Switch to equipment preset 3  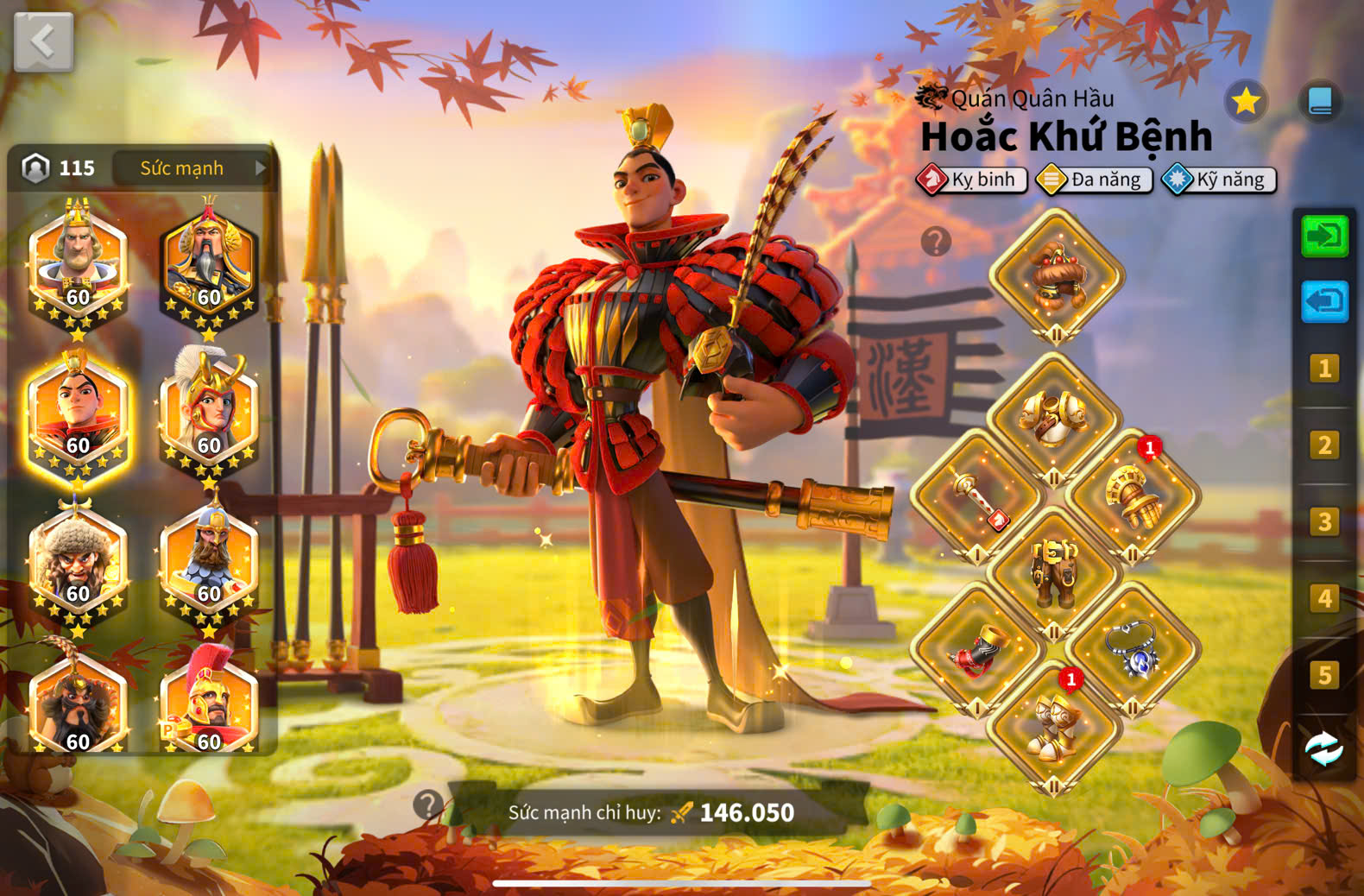coord(1324,521)
